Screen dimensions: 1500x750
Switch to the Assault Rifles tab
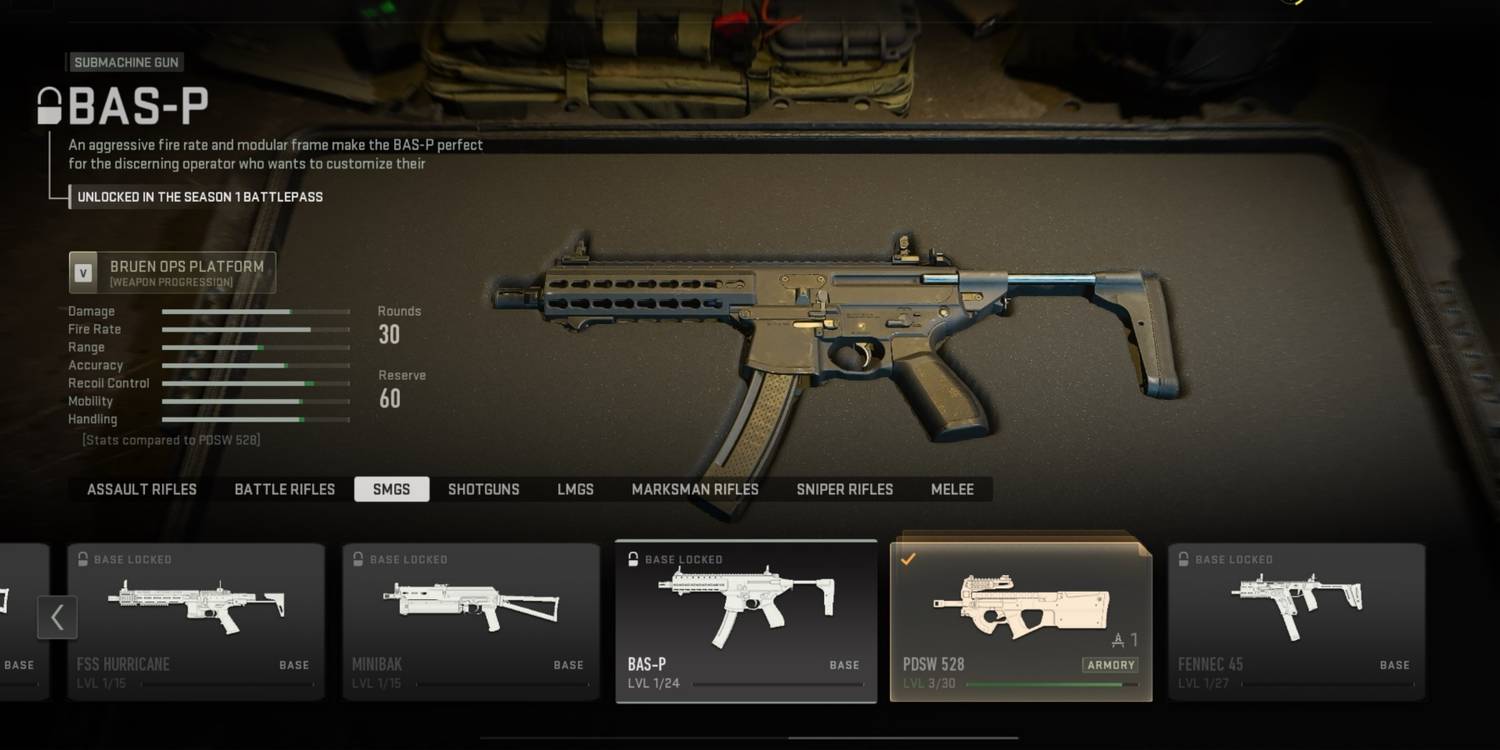[x=141, y=489]
